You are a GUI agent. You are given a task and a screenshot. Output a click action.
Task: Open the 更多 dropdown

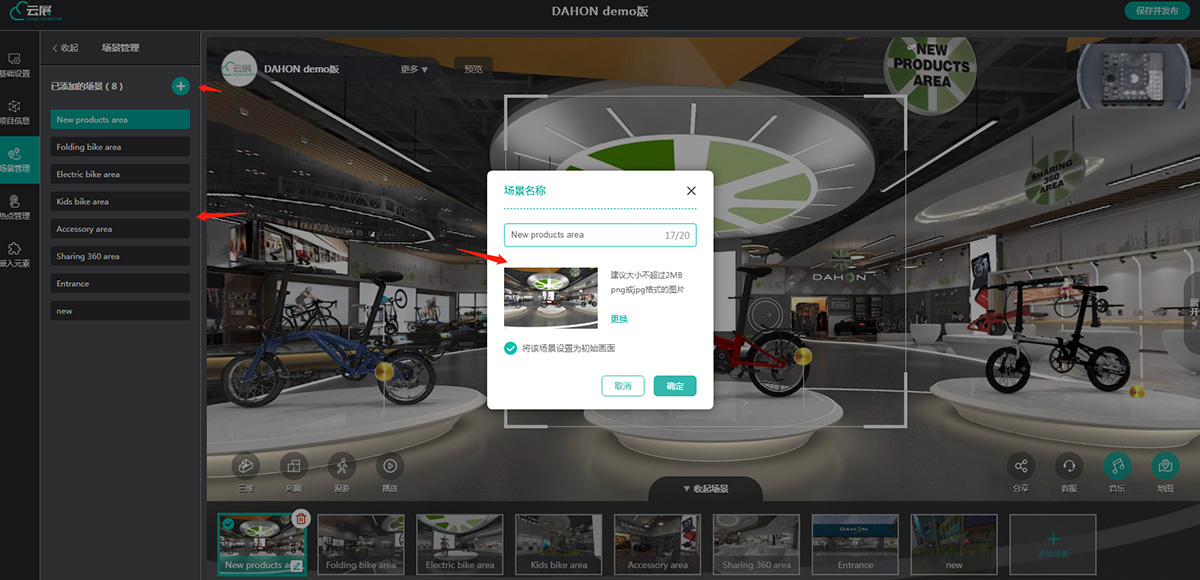pyautogui.click(x=414, y=70)
